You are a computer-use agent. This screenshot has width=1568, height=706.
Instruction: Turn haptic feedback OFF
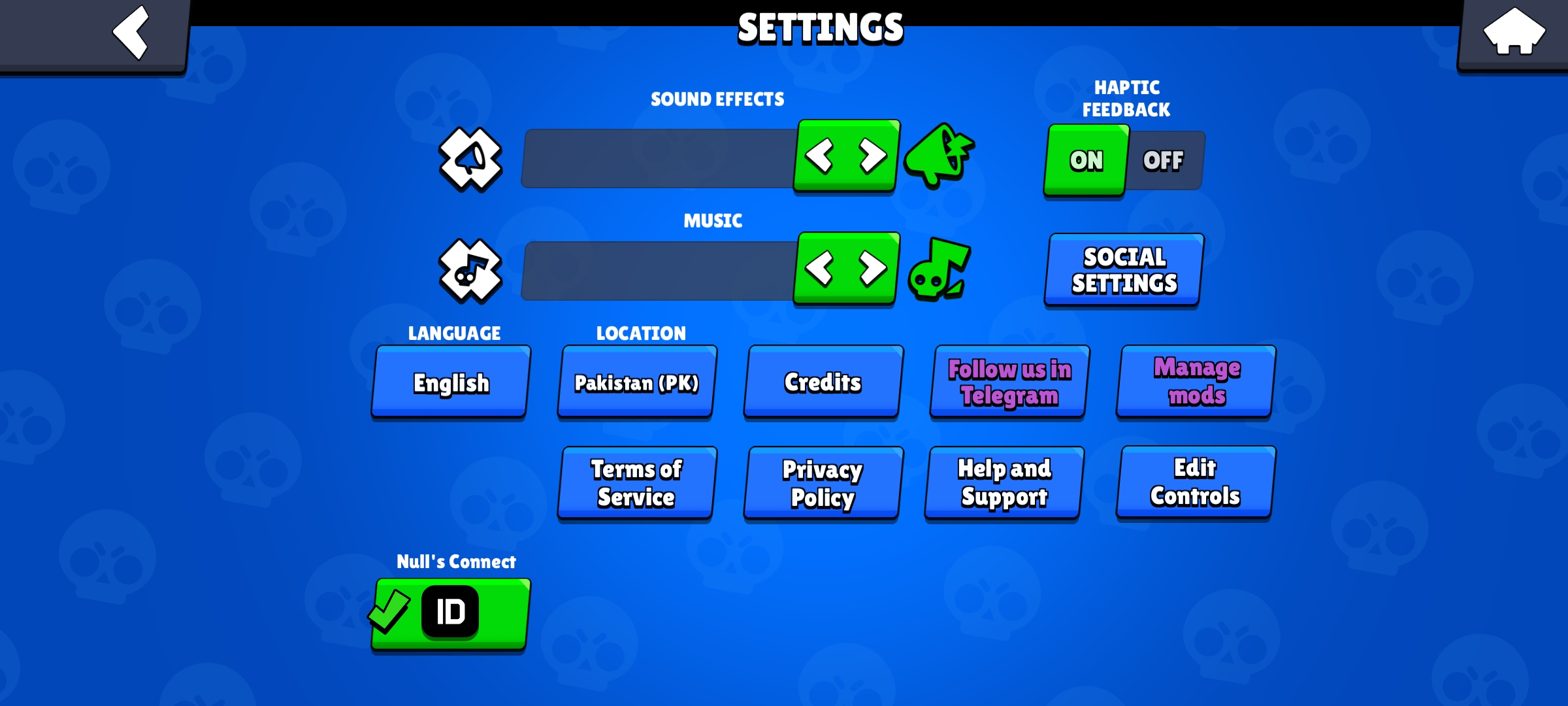tap(1163, 160)
